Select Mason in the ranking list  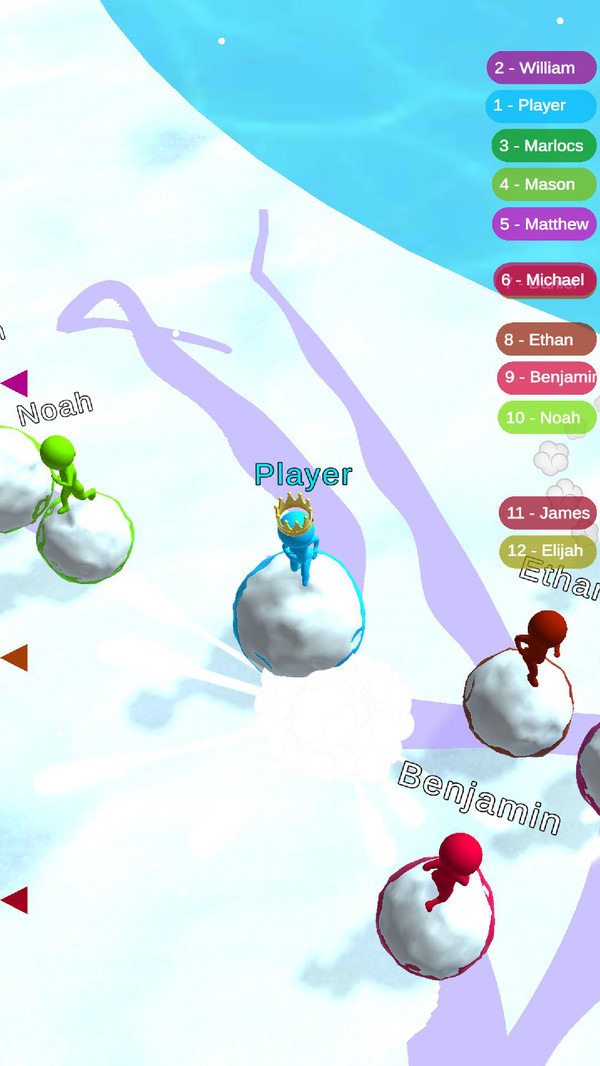pyautogui.click(x=544, y=185)
